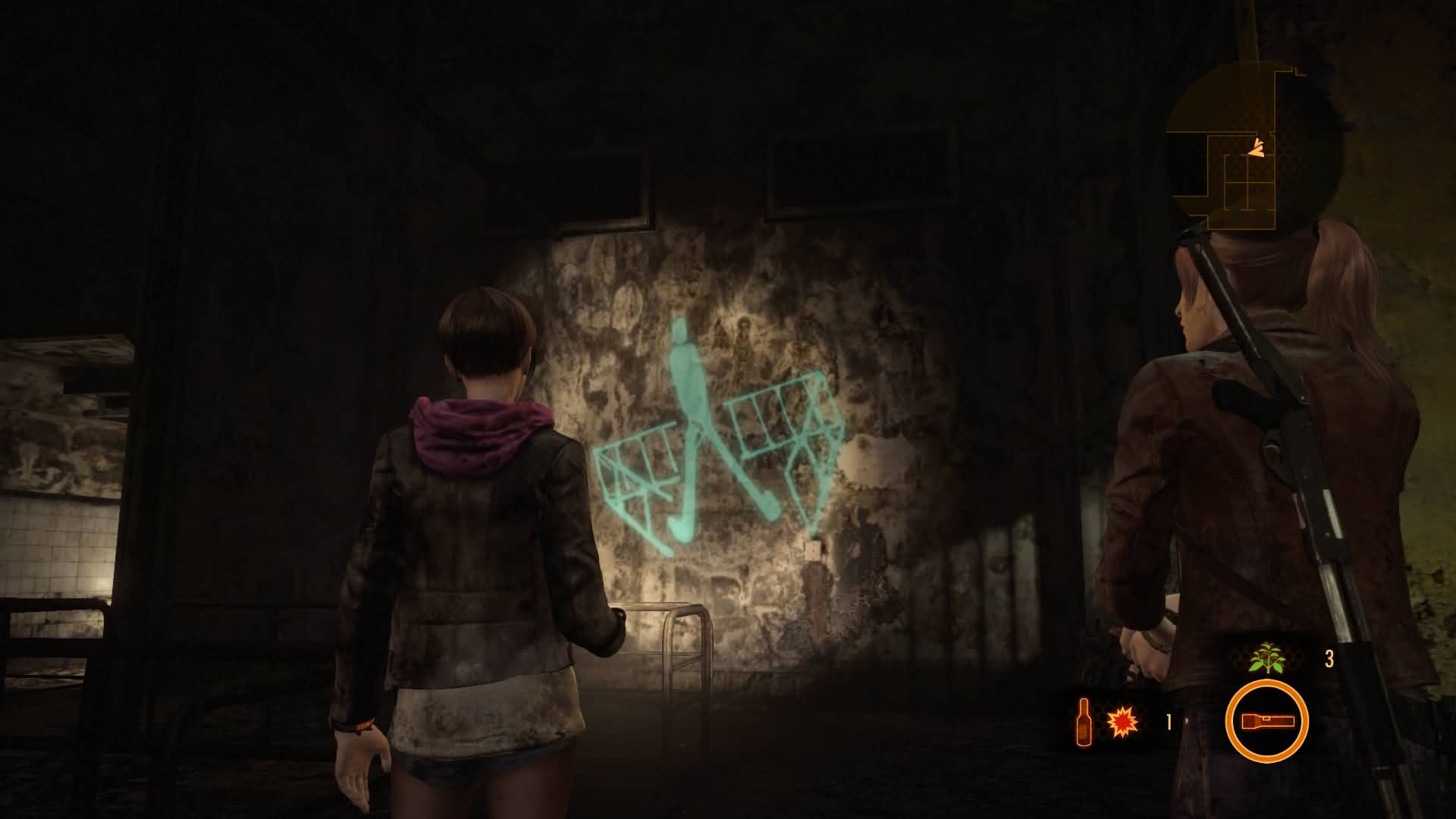The width and height of the screenshot is (1456, 819).
Task: Select the green herb item icon
Action: coord(1269,657)
